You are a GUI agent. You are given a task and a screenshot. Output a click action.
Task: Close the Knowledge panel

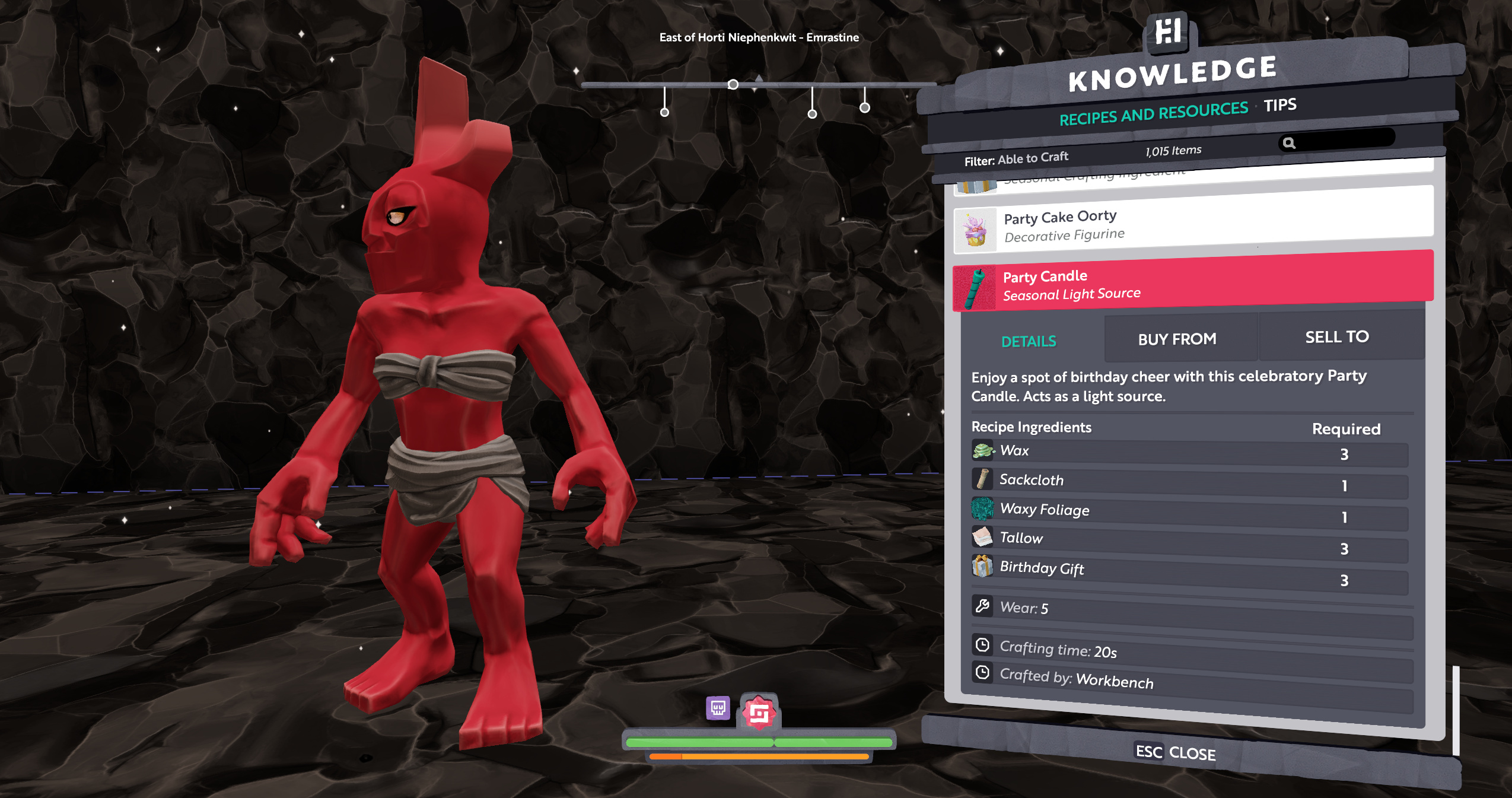[x=1175, y=752]
